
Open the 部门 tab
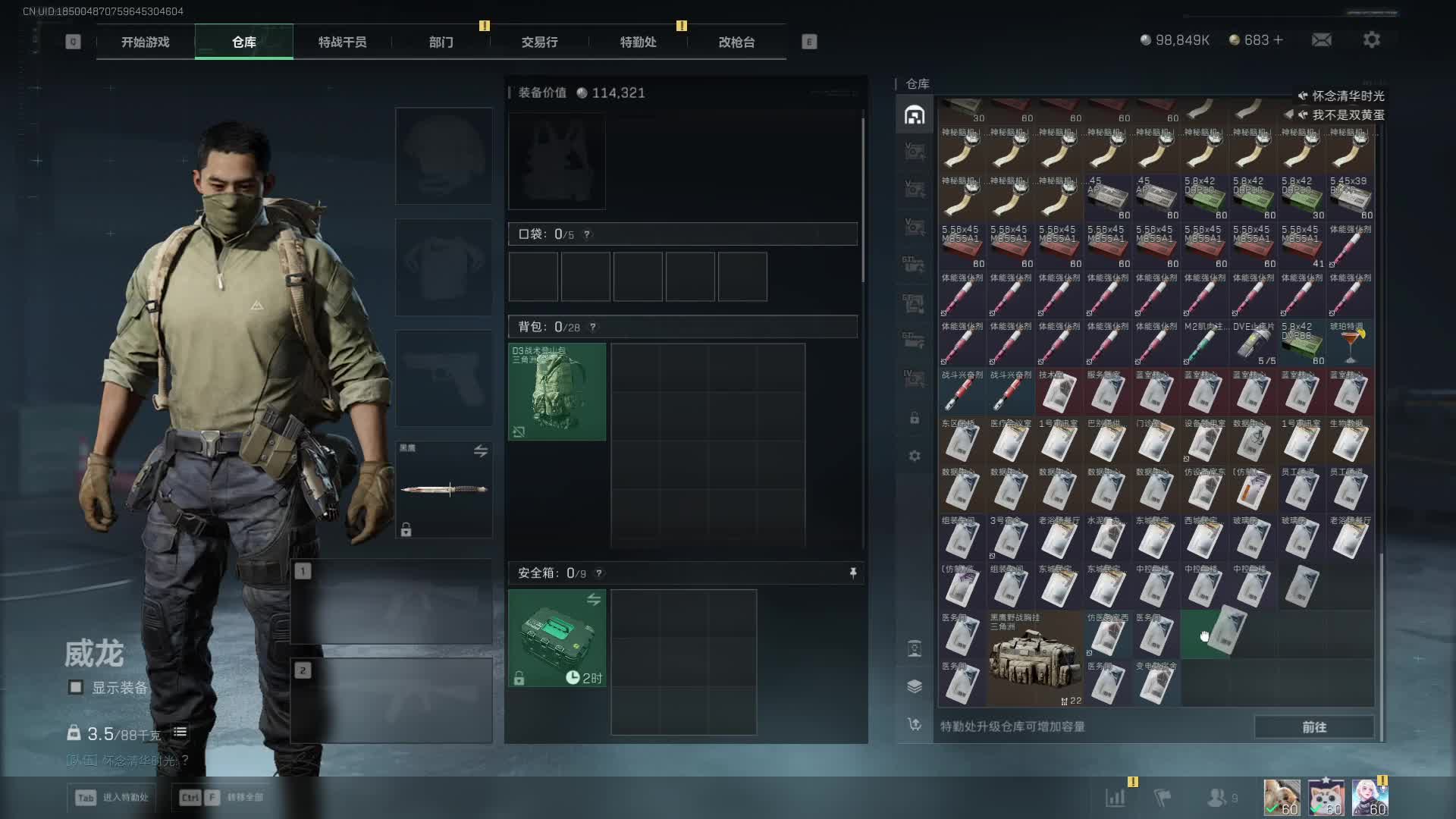coord(441,42)
